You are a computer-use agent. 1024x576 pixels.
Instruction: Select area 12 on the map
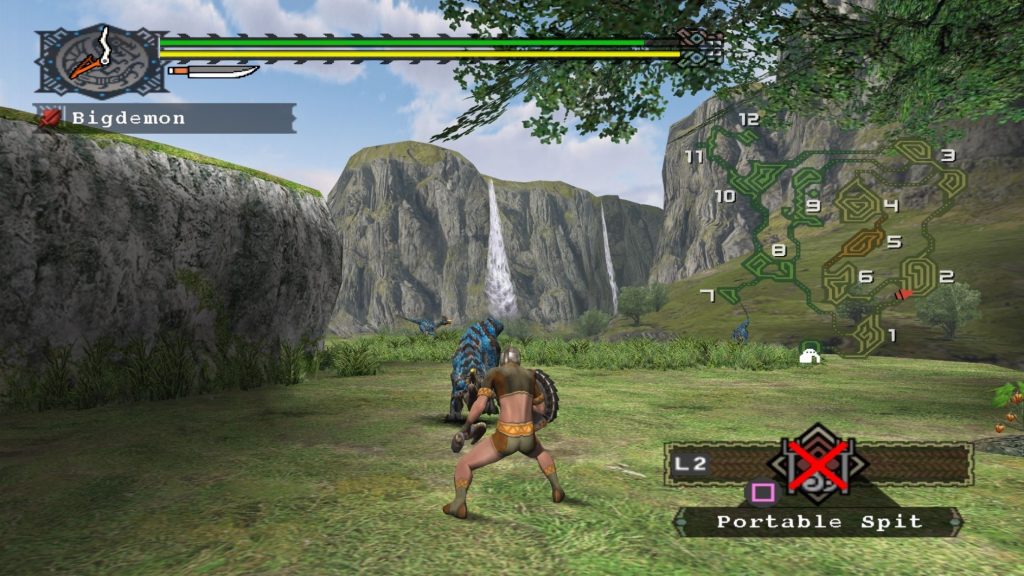click(x=748, y=119)
